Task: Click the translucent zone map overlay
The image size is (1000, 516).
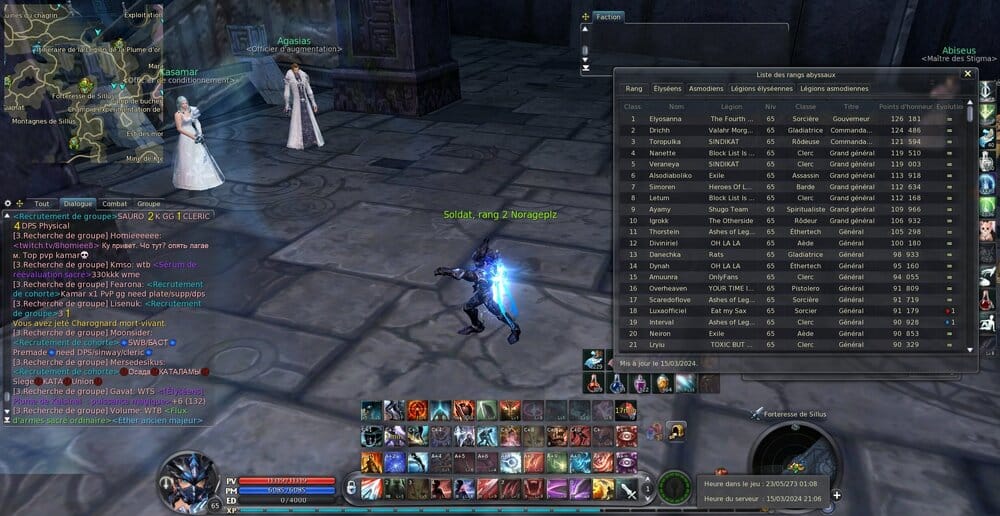Action: (x=82, y=82)
